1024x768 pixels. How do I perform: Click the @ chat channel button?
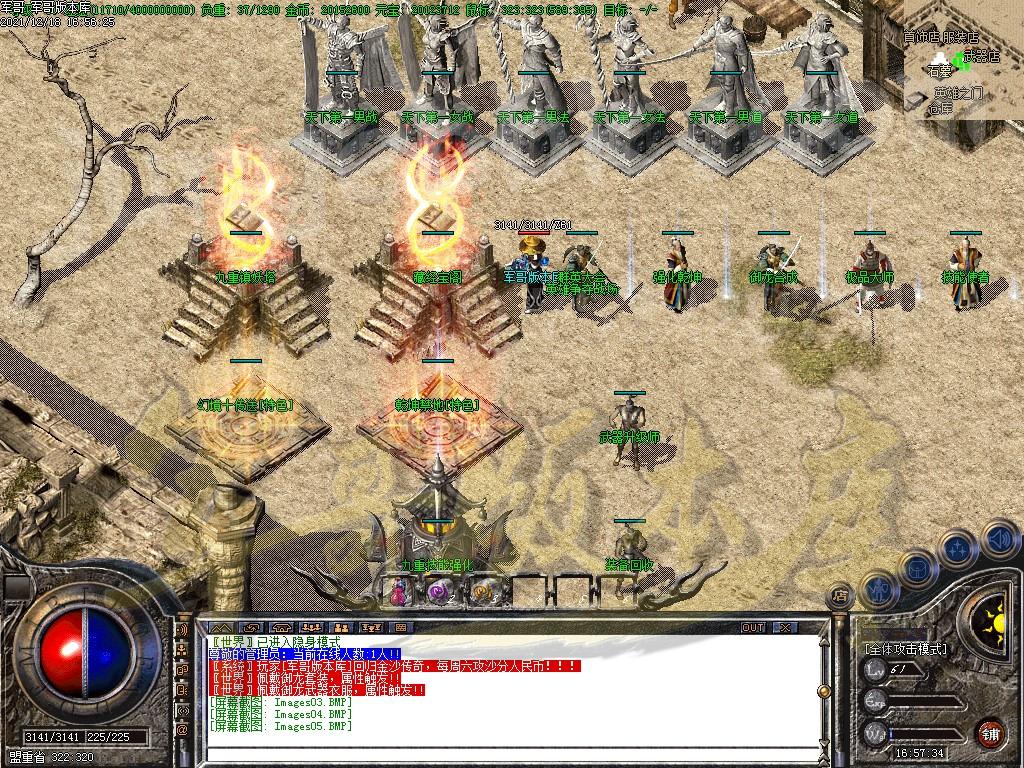[x=182, y=730]
